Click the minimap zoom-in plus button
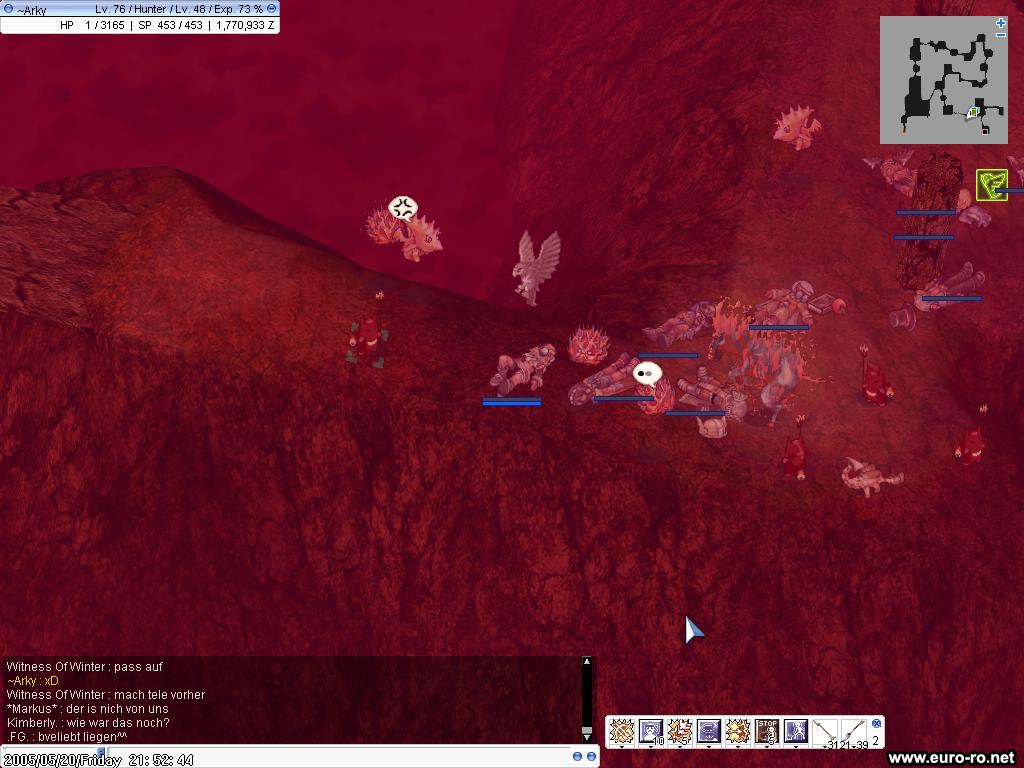 (x=1001, y=23)
